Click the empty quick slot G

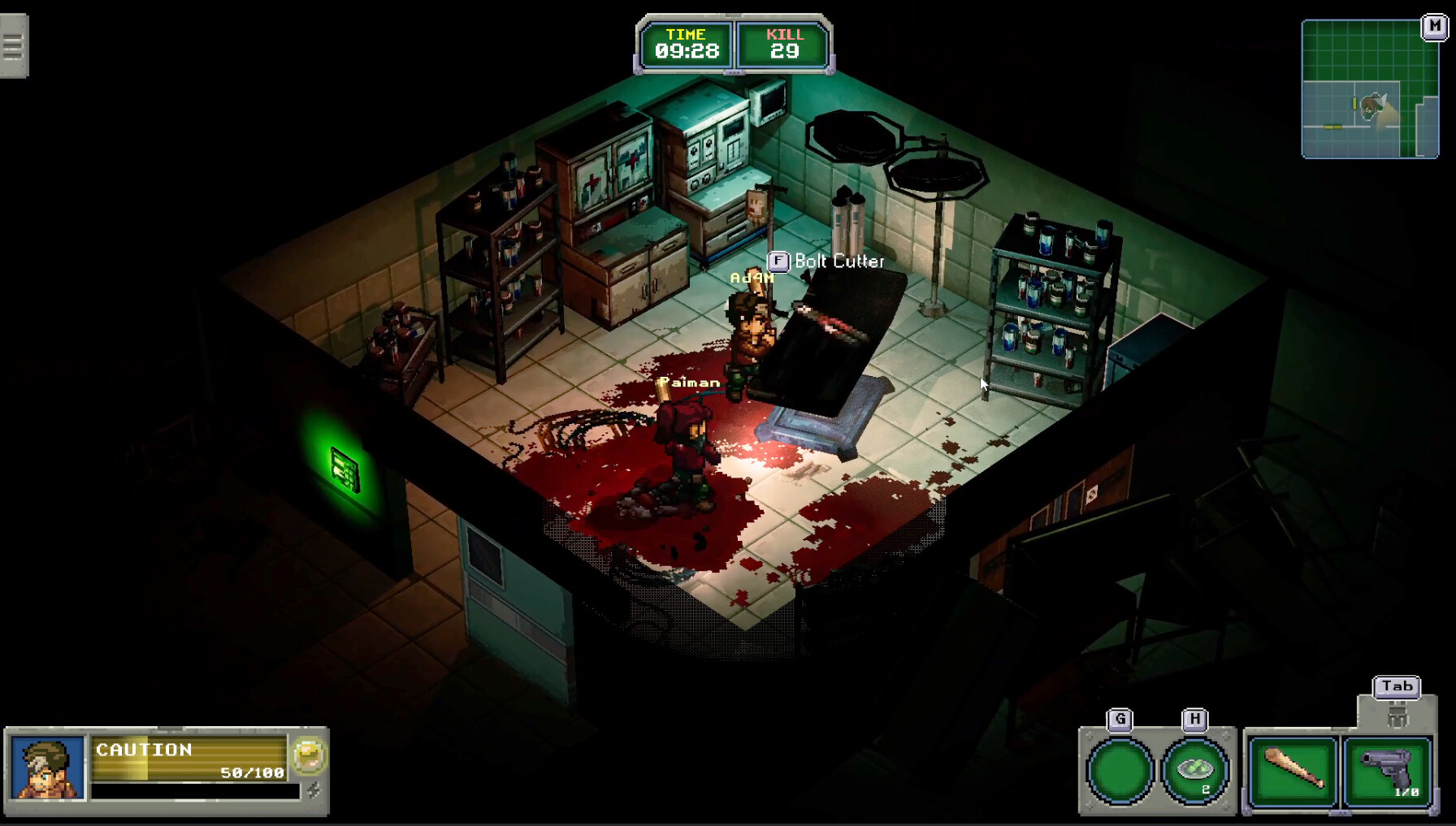coord(1120,770)
